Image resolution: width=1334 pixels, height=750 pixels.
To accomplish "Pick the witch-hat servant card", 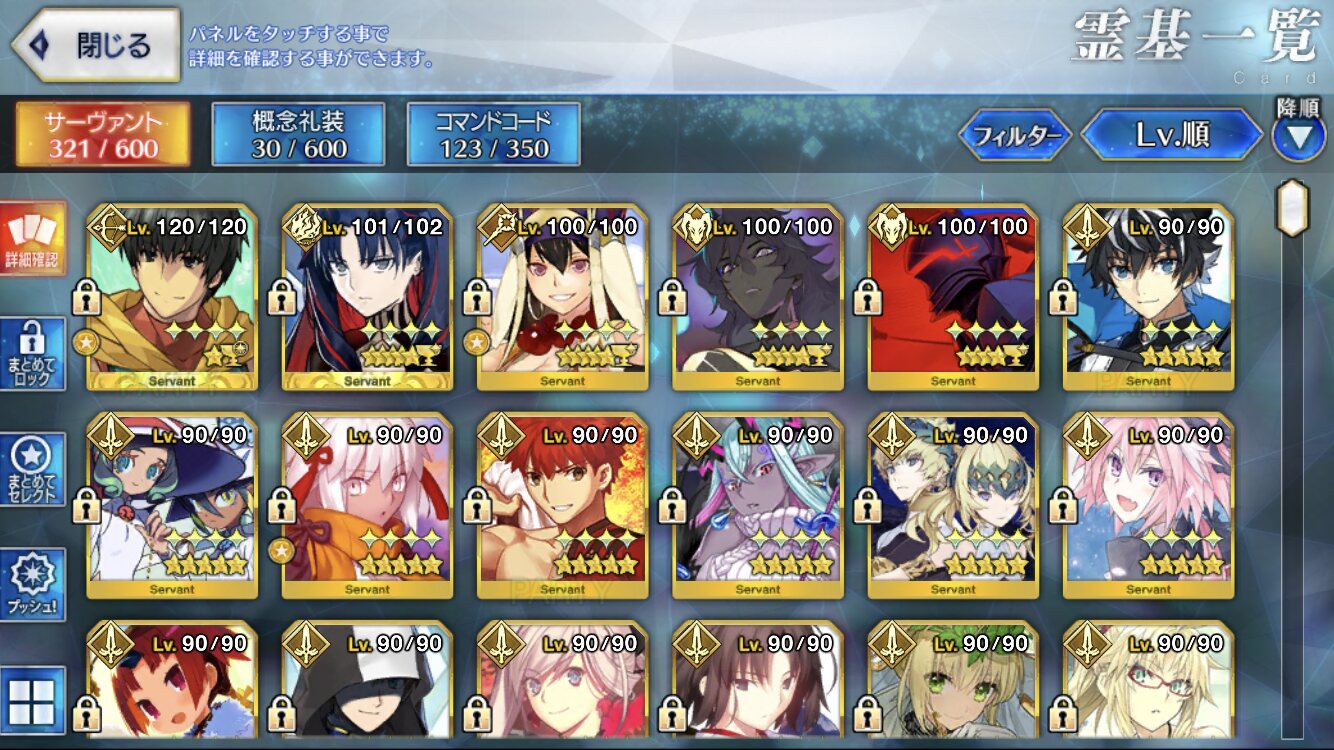I will click(x=172, y=506).
